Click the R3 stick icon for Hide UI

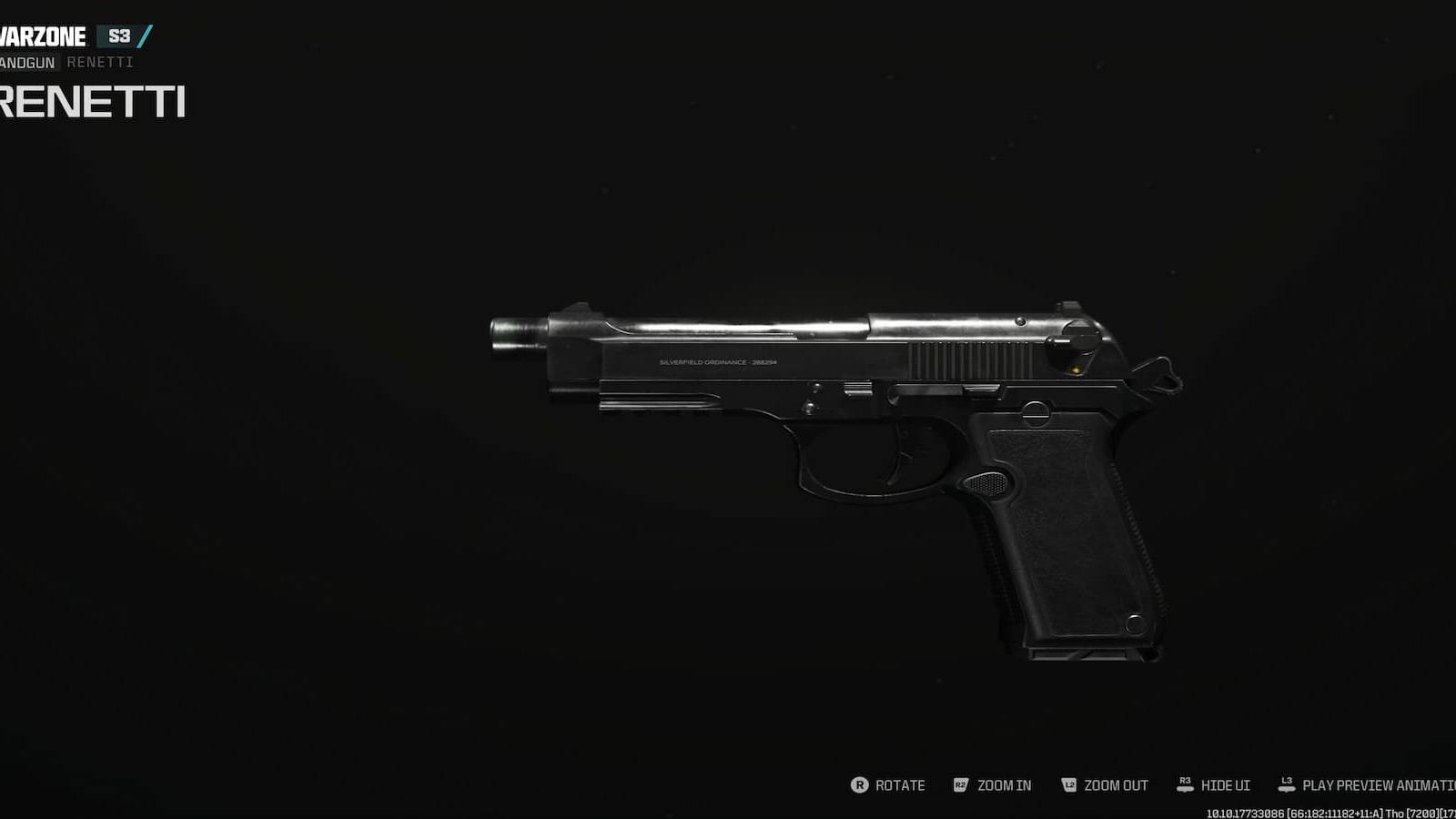pyautogui.click(x=1185, y=785)
